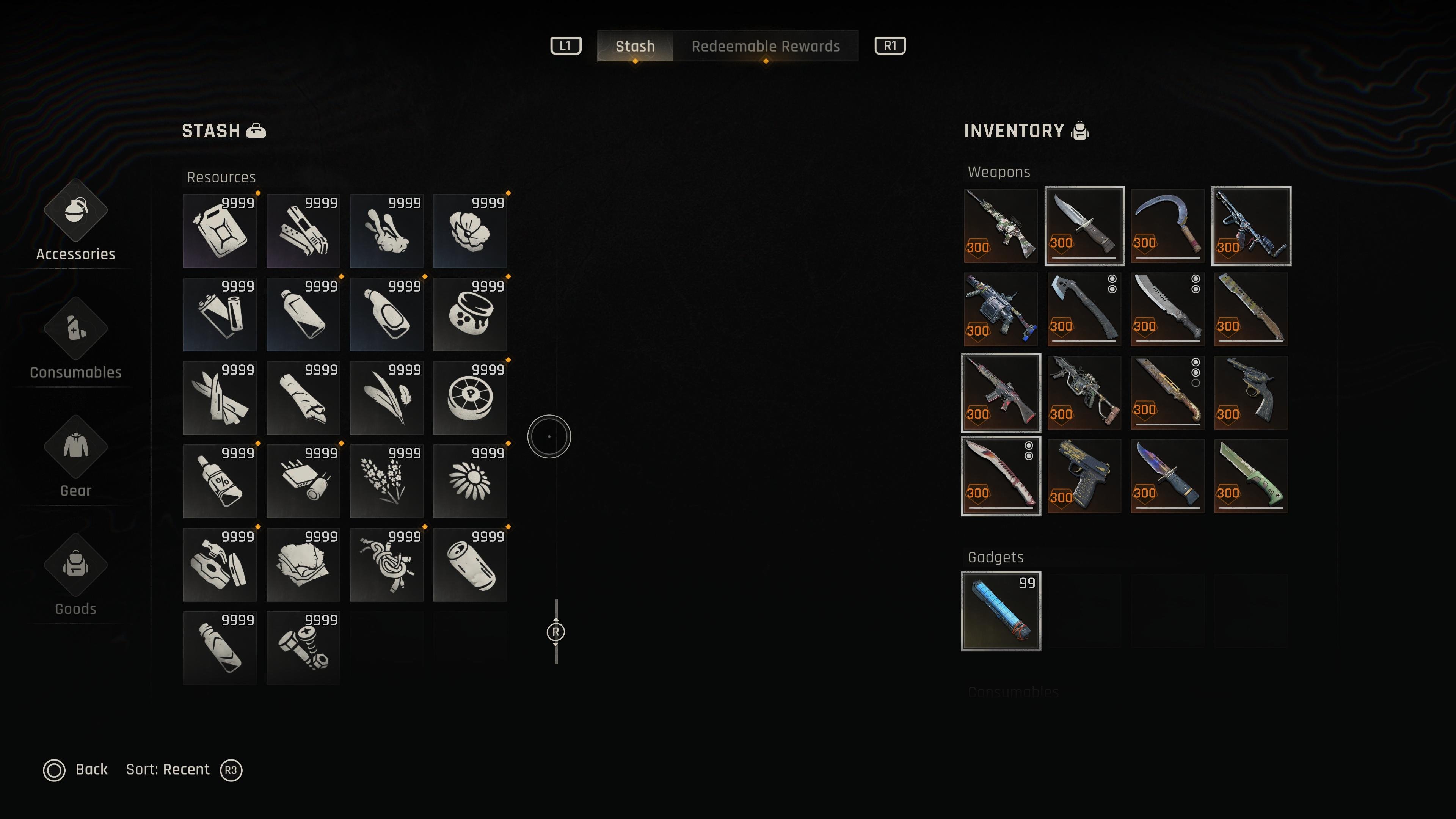Screen dimensions: 1456x819
Task: Select the Stash tab
Action: point(635,46)
